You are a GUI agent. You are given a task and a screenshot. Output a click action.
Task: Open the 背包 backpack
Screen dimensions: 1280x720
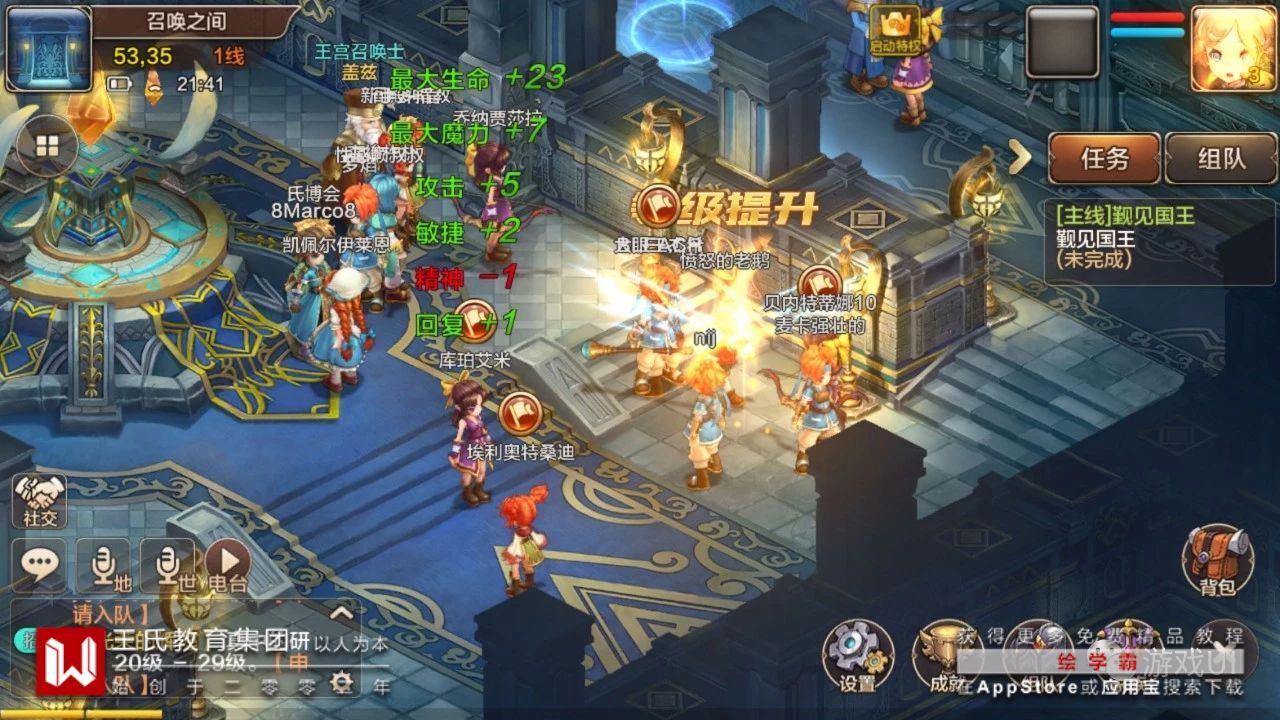(1217, 560)
